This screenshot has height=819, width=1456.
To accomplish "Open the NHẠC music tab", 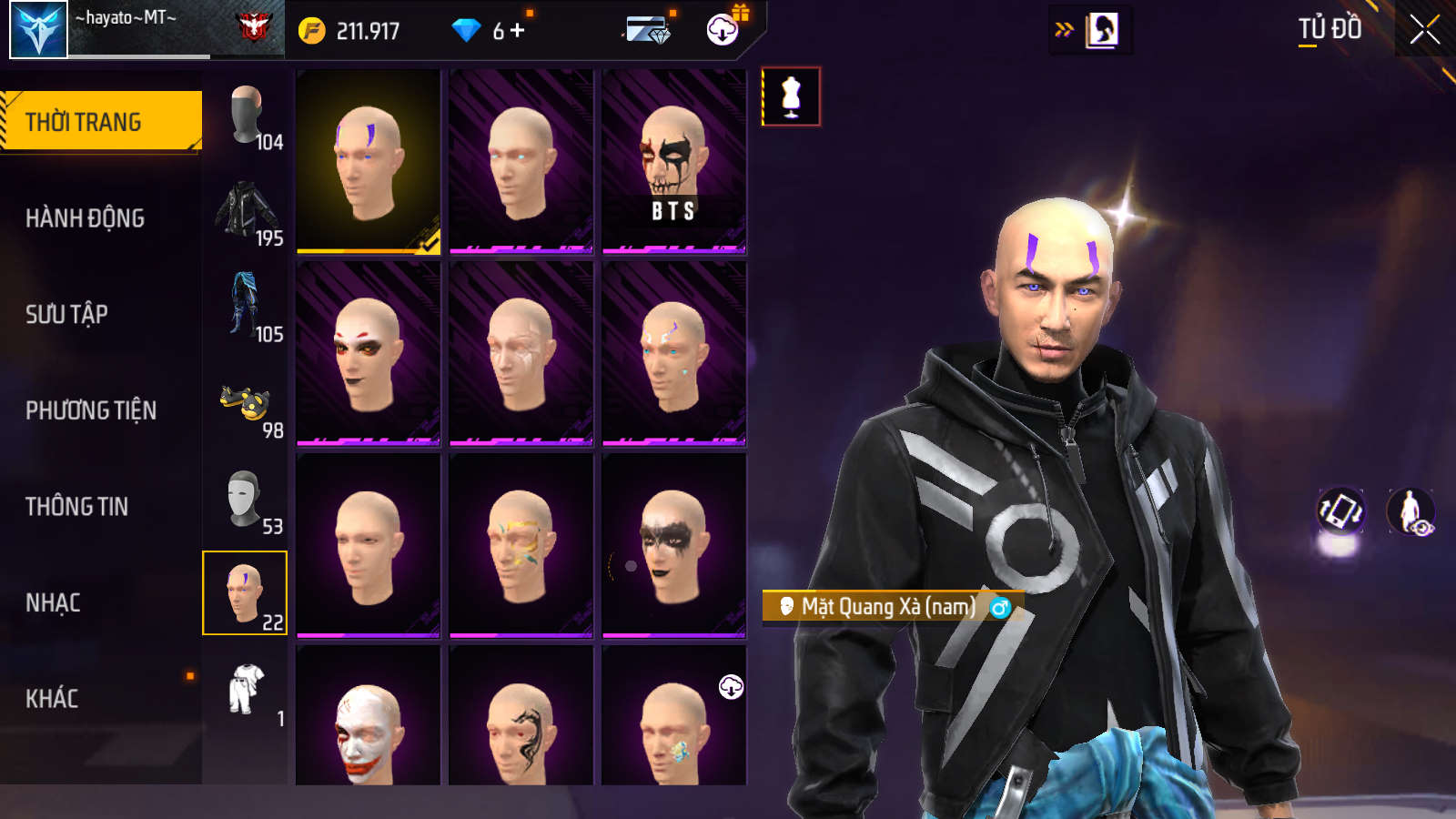I will click(x=53, y=602).
